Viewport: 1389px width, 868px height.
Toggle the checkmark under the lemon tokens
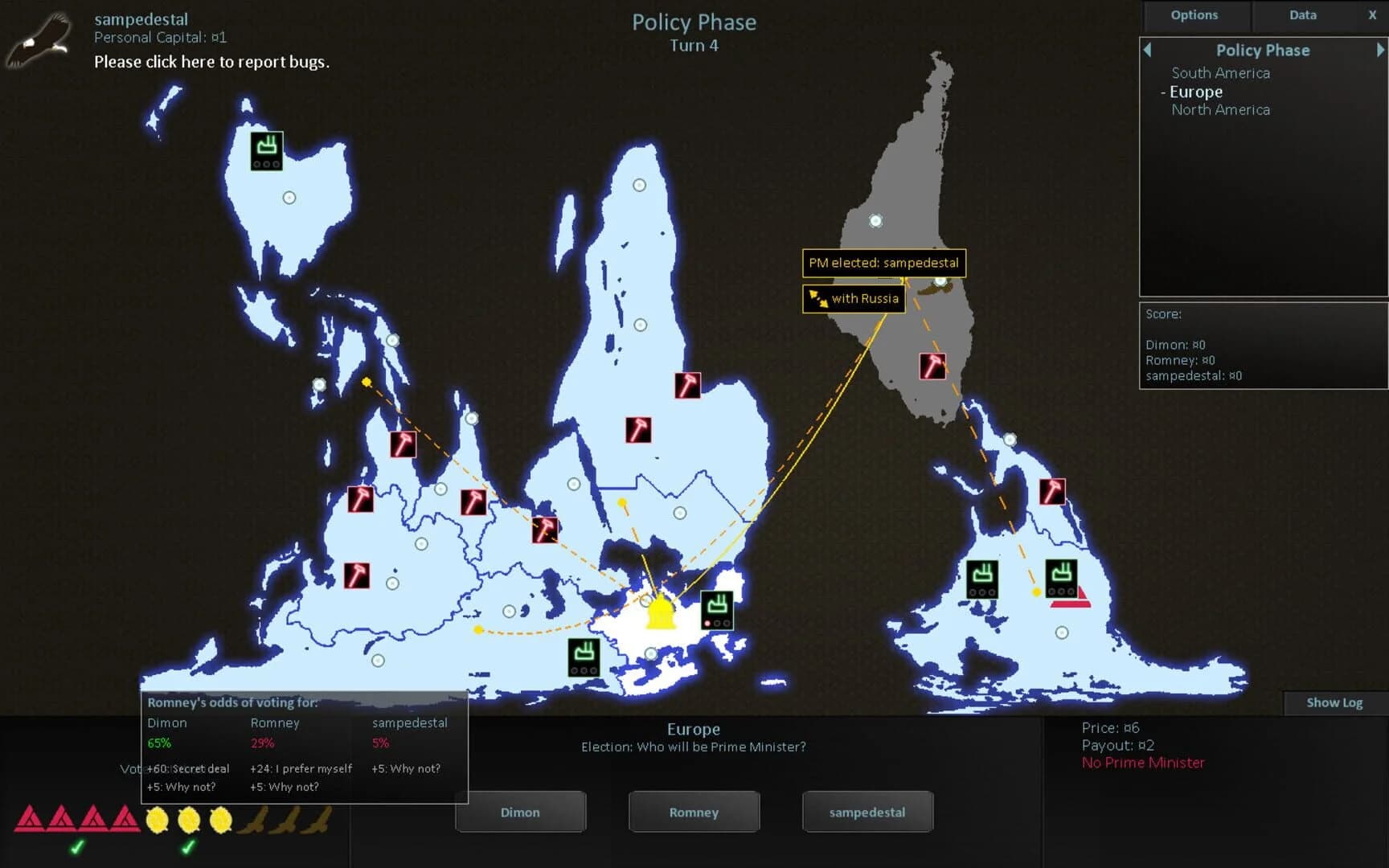click(x=190, y=846)
